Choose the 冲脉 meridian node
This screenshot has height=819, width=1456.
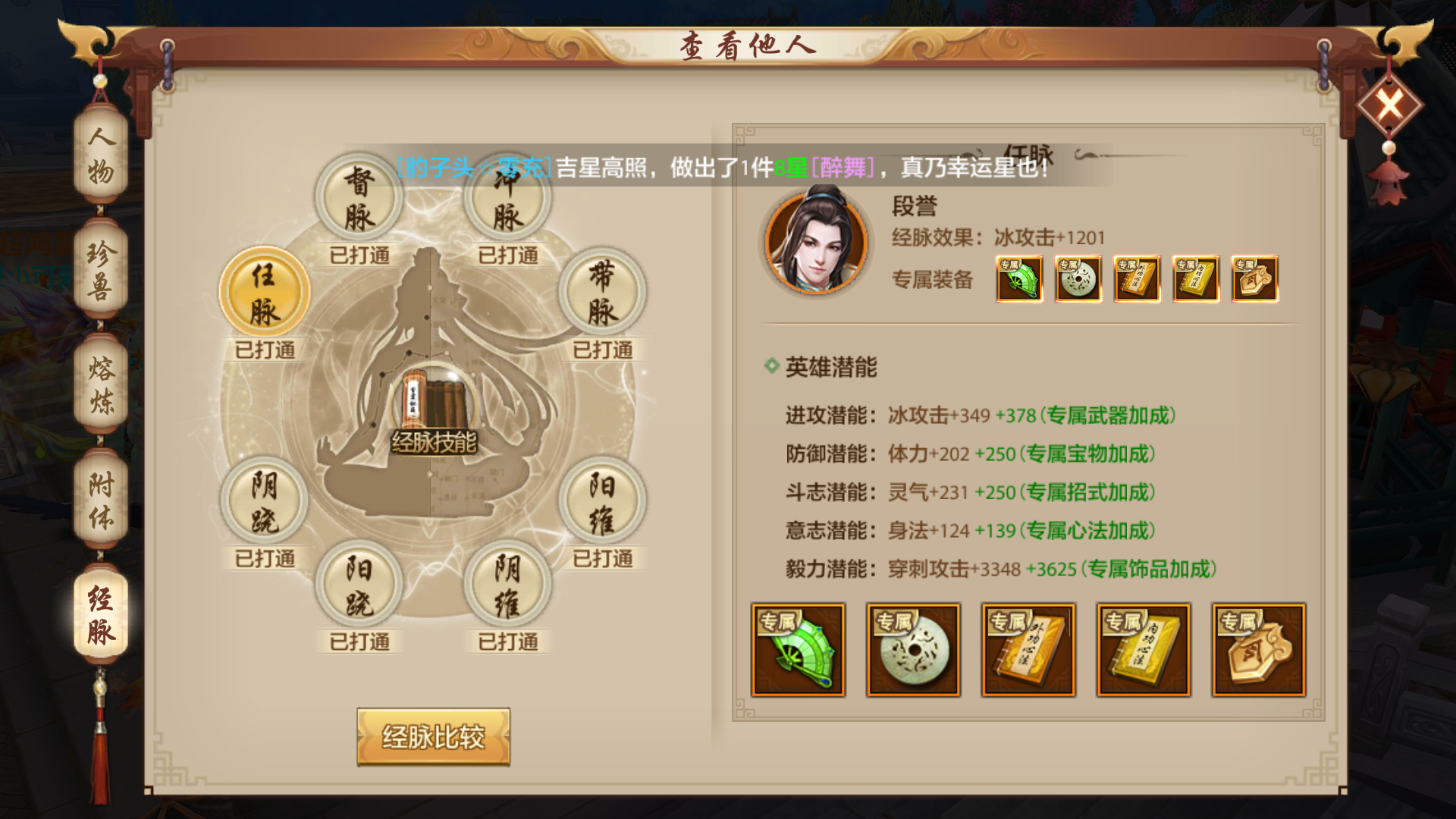507,199
